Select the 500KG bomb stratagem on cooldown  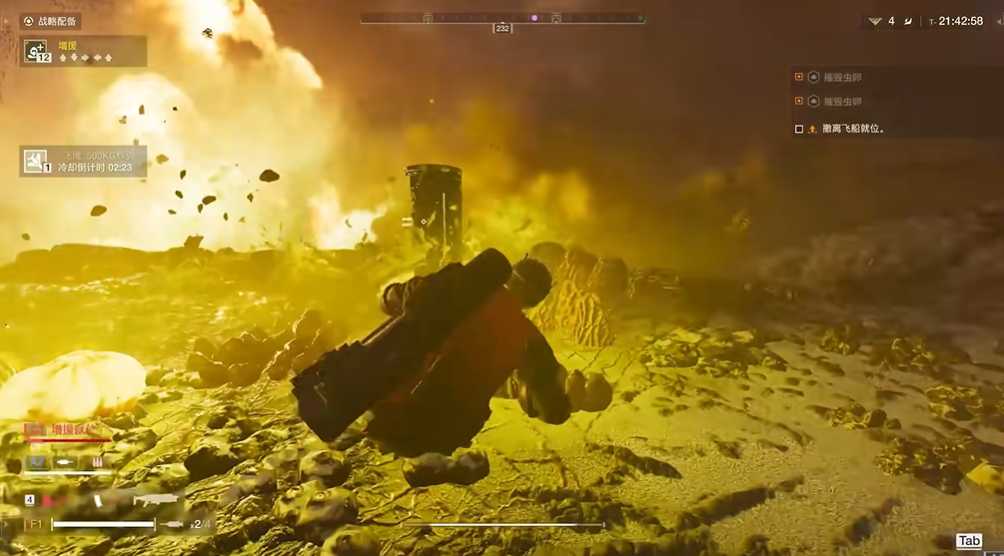tap(37, 161)
